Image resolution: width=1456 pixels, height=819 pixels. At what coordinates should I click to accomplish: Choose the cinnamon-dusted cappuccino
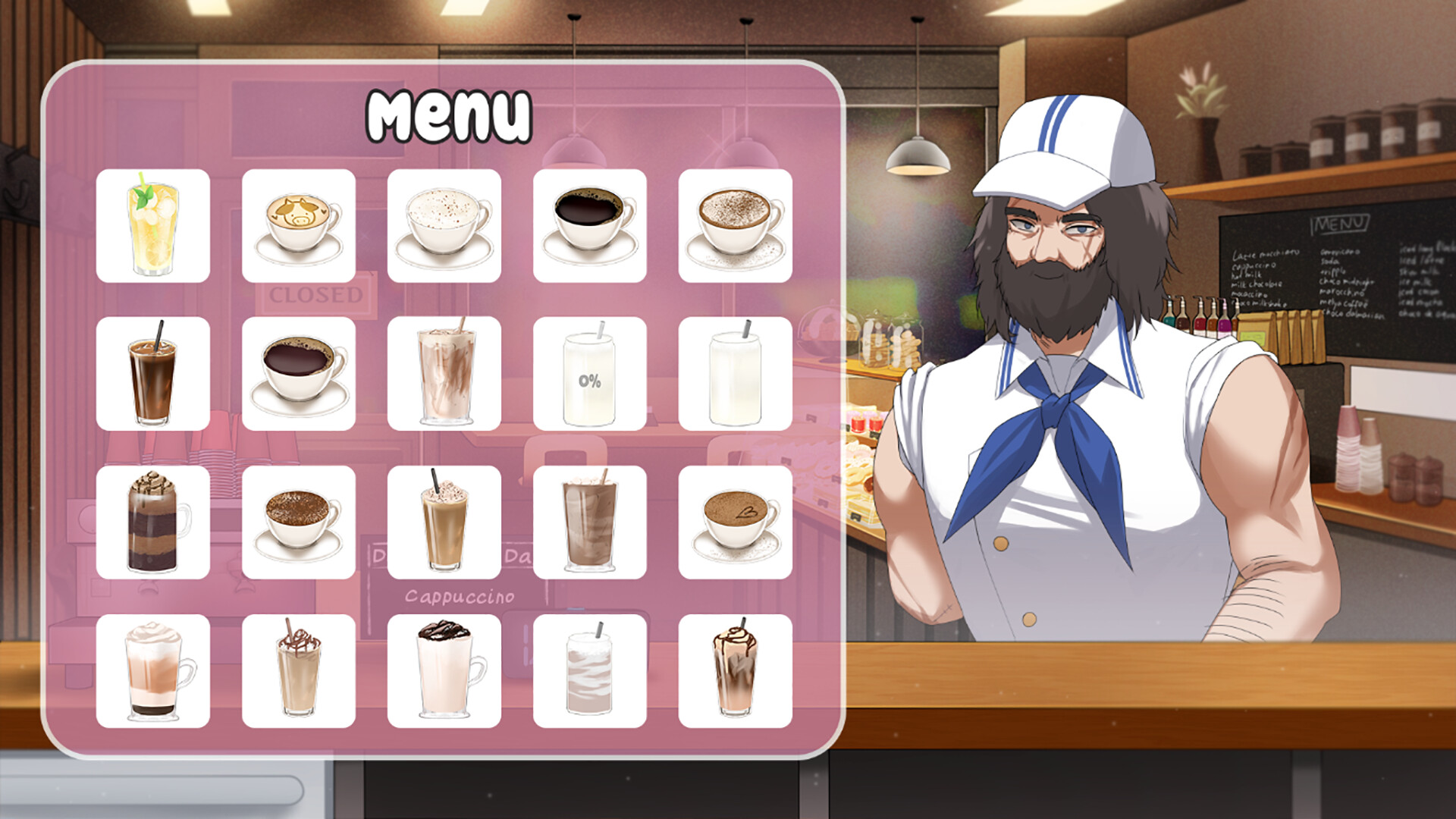(733, 224)
